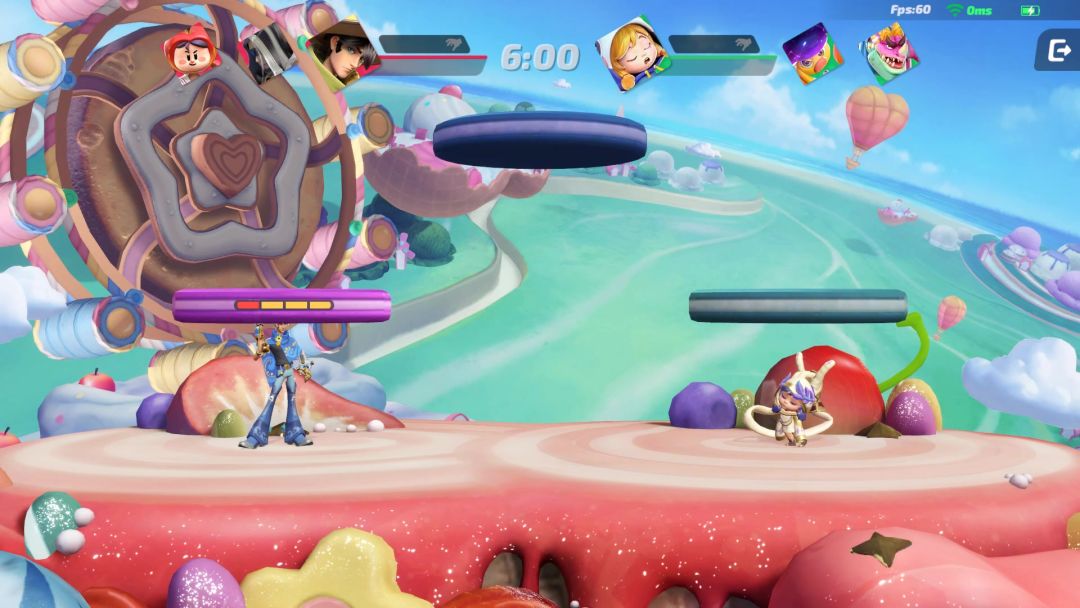
Task: Exit the match with the leave button
Action: [x=1056, y=50]
